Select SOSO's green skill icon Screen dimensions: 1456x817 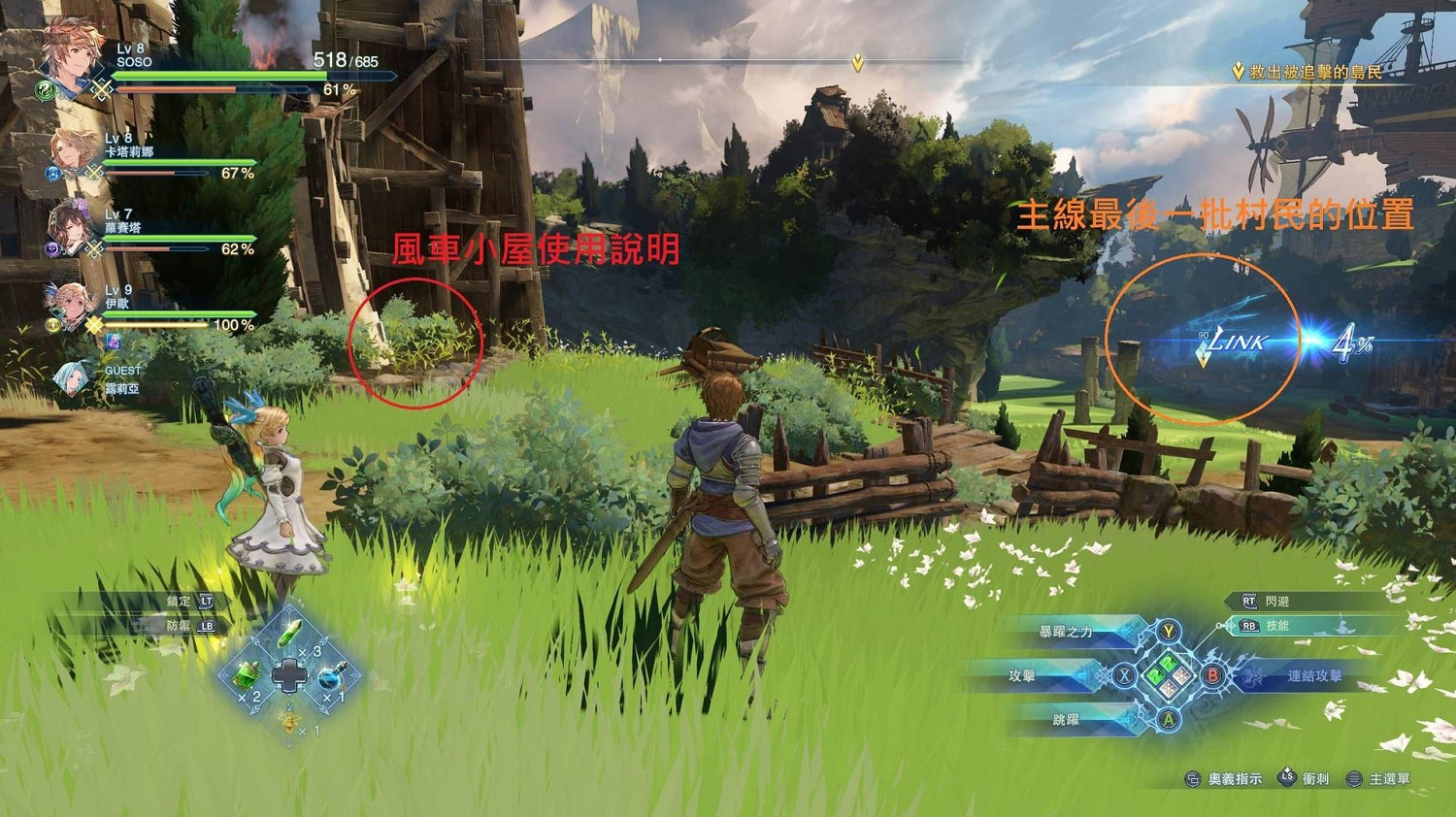[x=44, y=89]
